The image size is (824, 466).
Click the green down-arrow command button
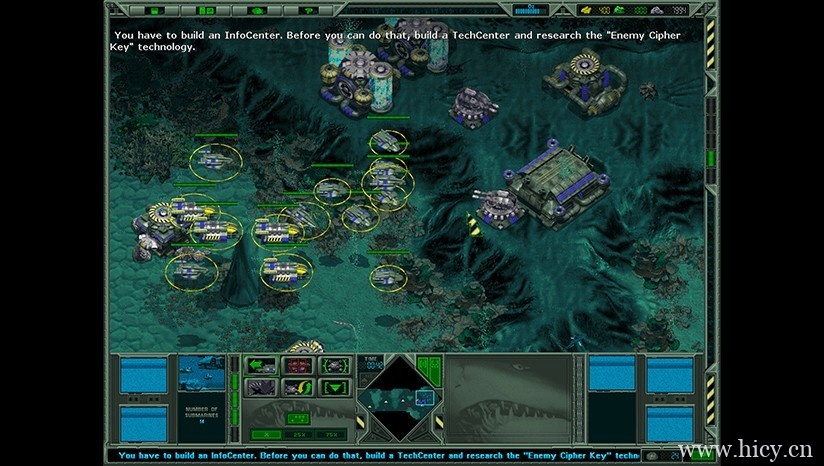coord(333,387)
